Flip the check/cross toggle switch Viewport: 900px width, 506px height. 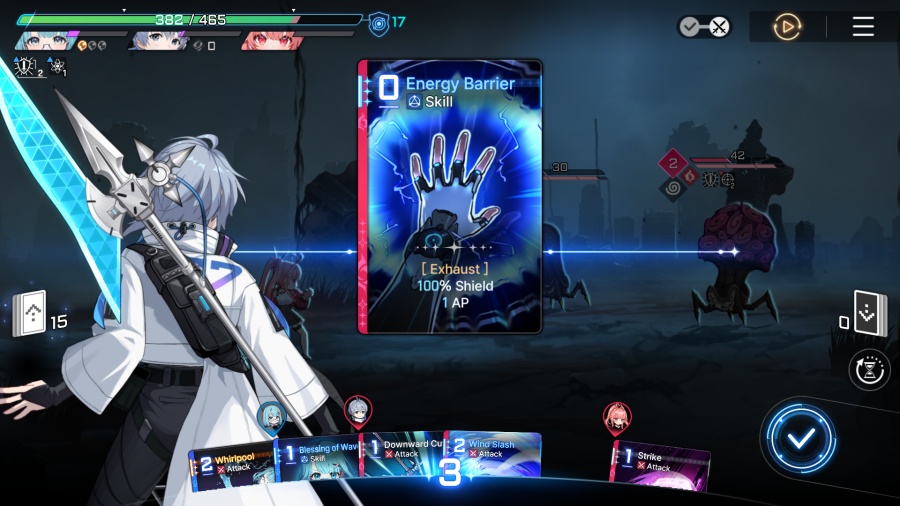tap(704, 27)
